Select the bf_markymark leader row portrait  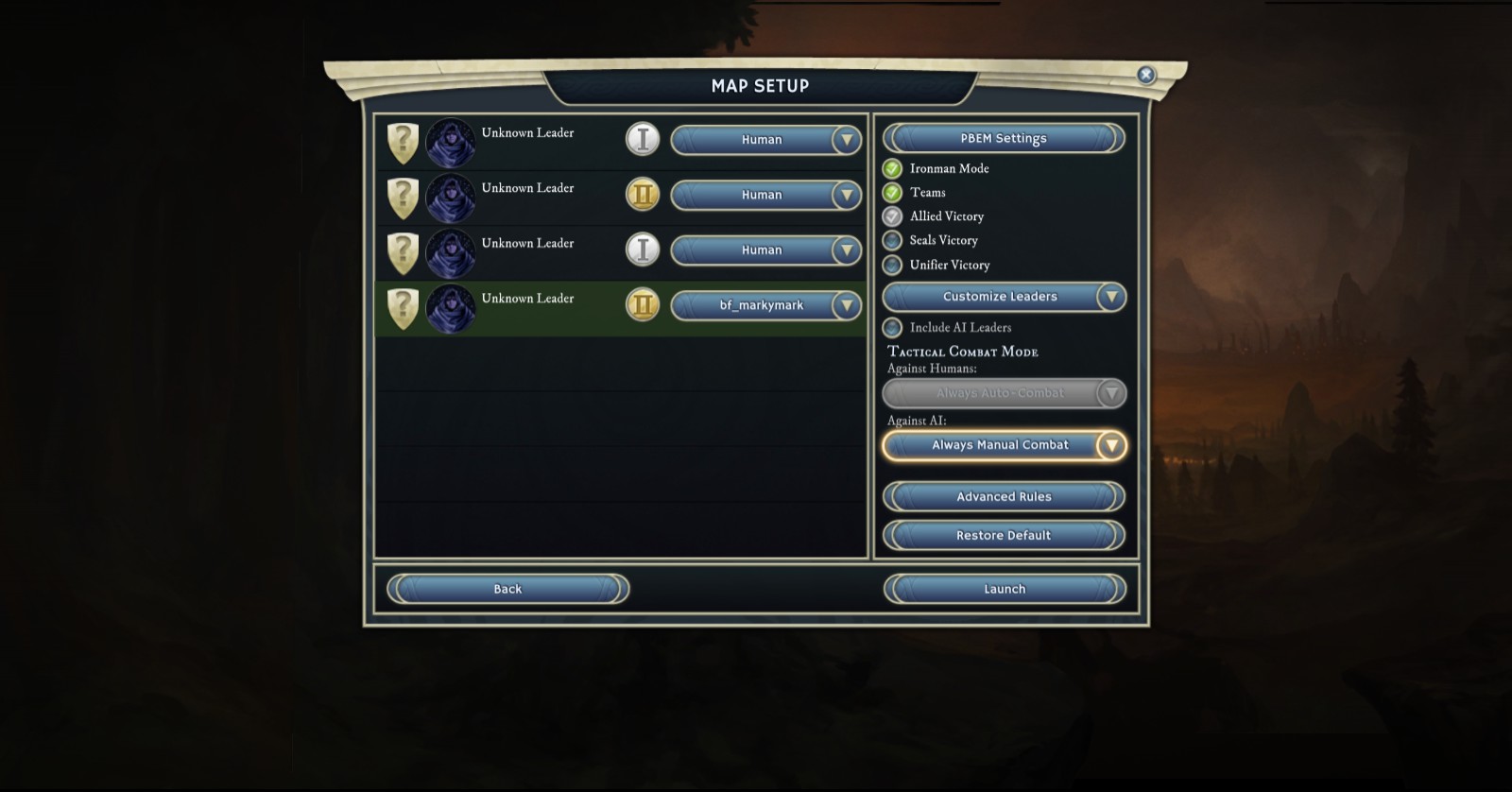pos(450,308)
